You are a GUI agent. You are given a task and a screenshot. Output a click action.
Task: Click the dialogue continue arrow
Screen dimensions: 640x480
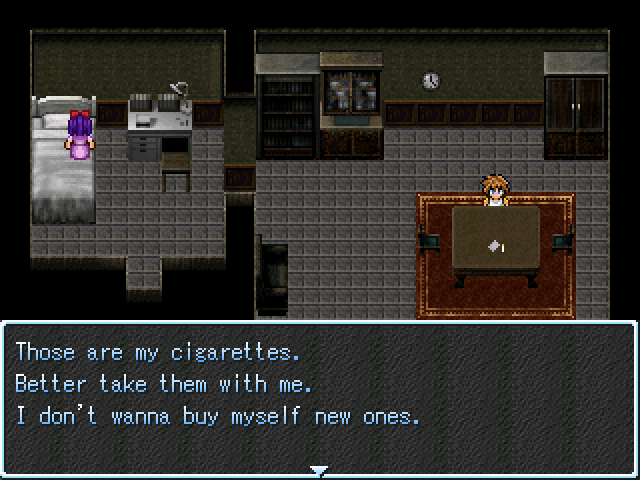point(319,470)
